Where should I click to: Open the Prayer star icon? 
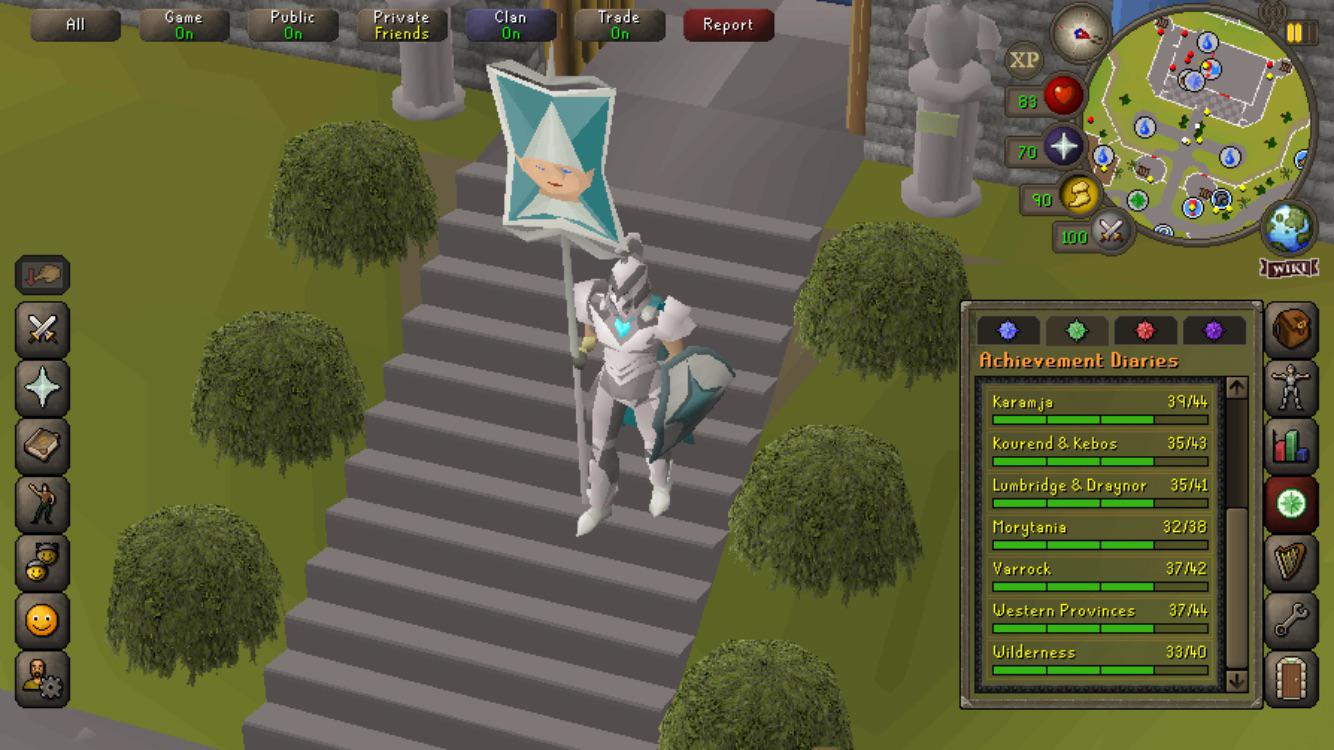tap(40, 387)
